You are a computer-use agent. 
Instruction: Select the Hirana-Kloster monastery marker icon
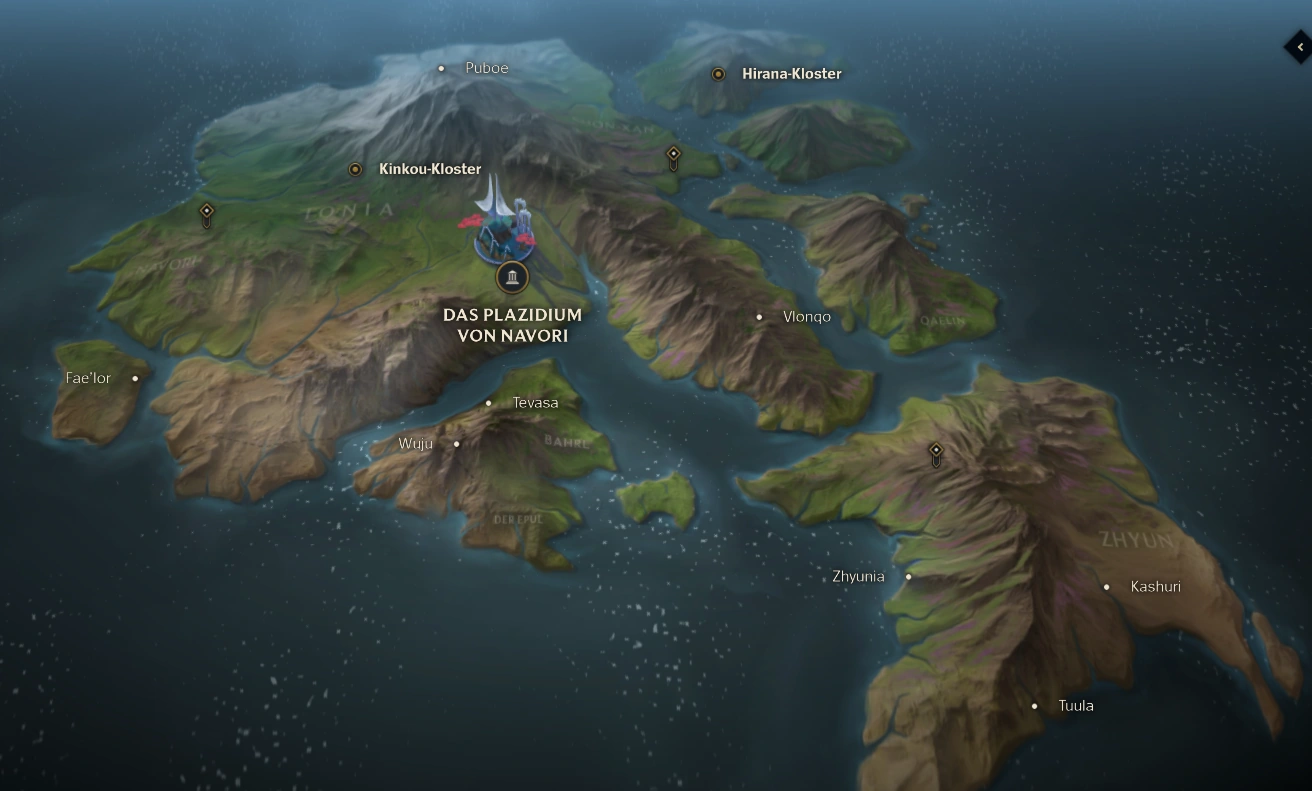click(717, 73)
